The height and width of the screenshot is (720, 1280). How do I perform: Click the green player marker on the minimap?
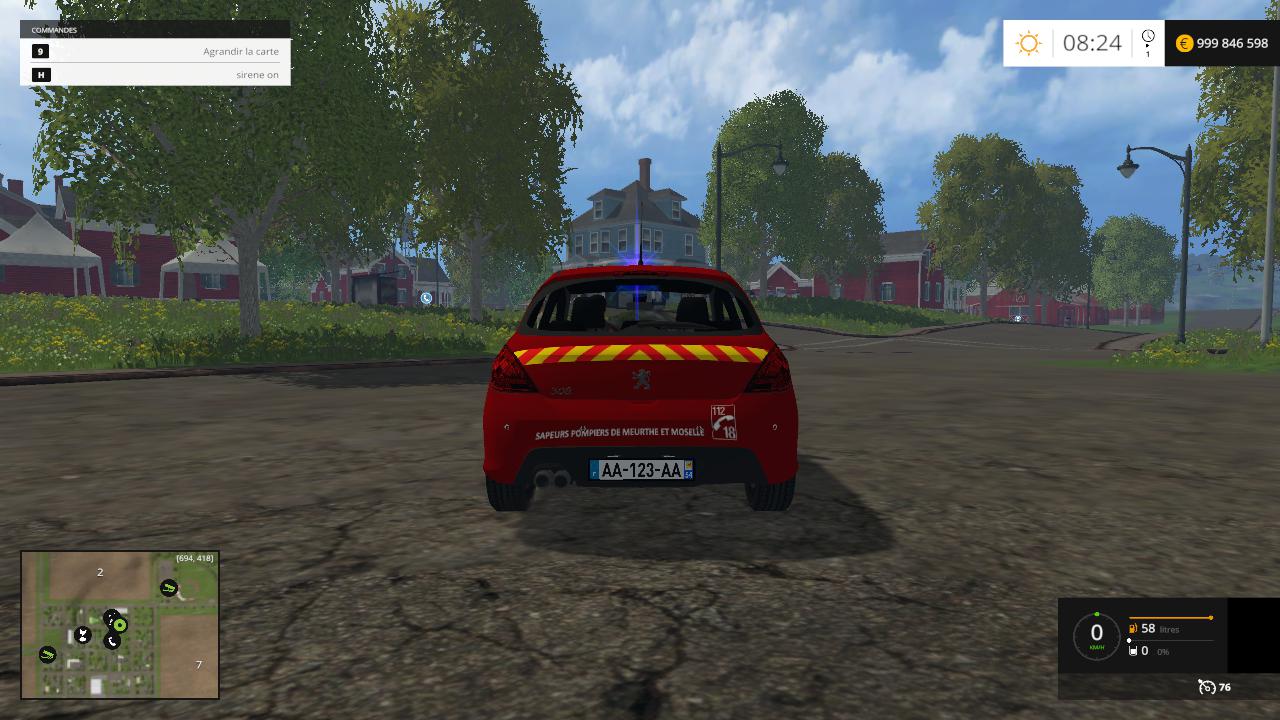point(119,624)
